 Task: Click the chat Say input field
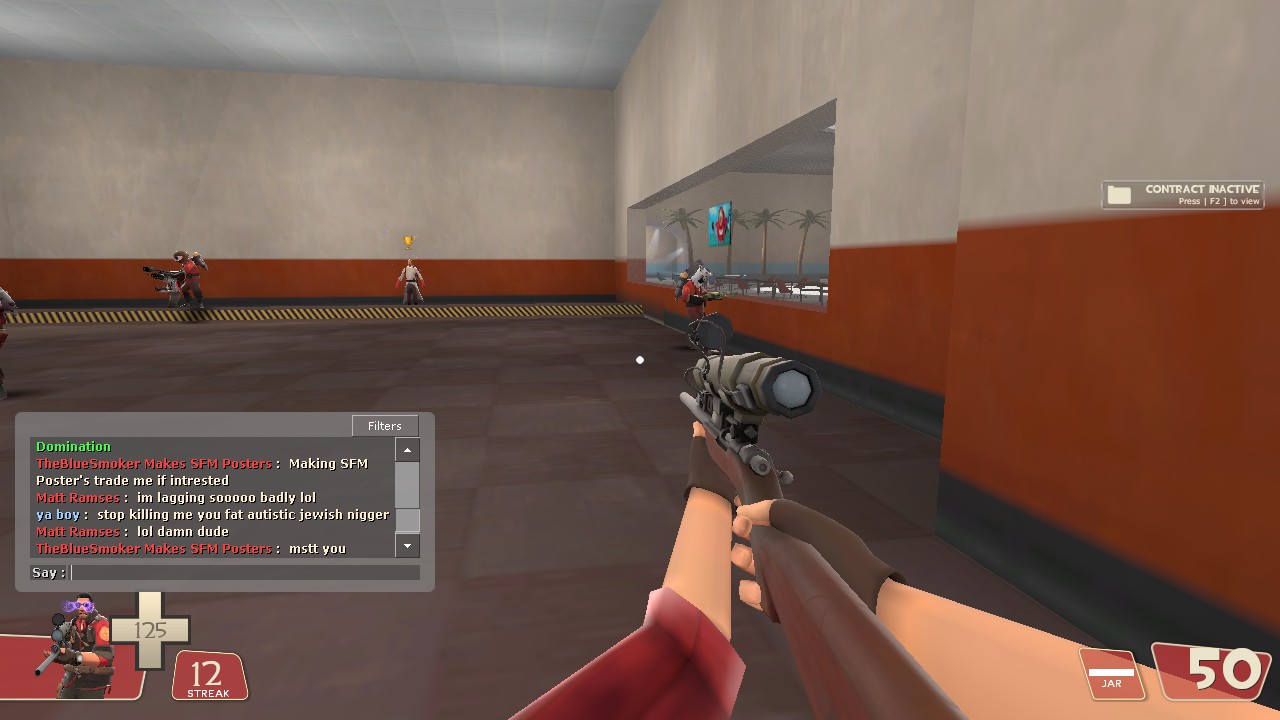pos(245,573)
